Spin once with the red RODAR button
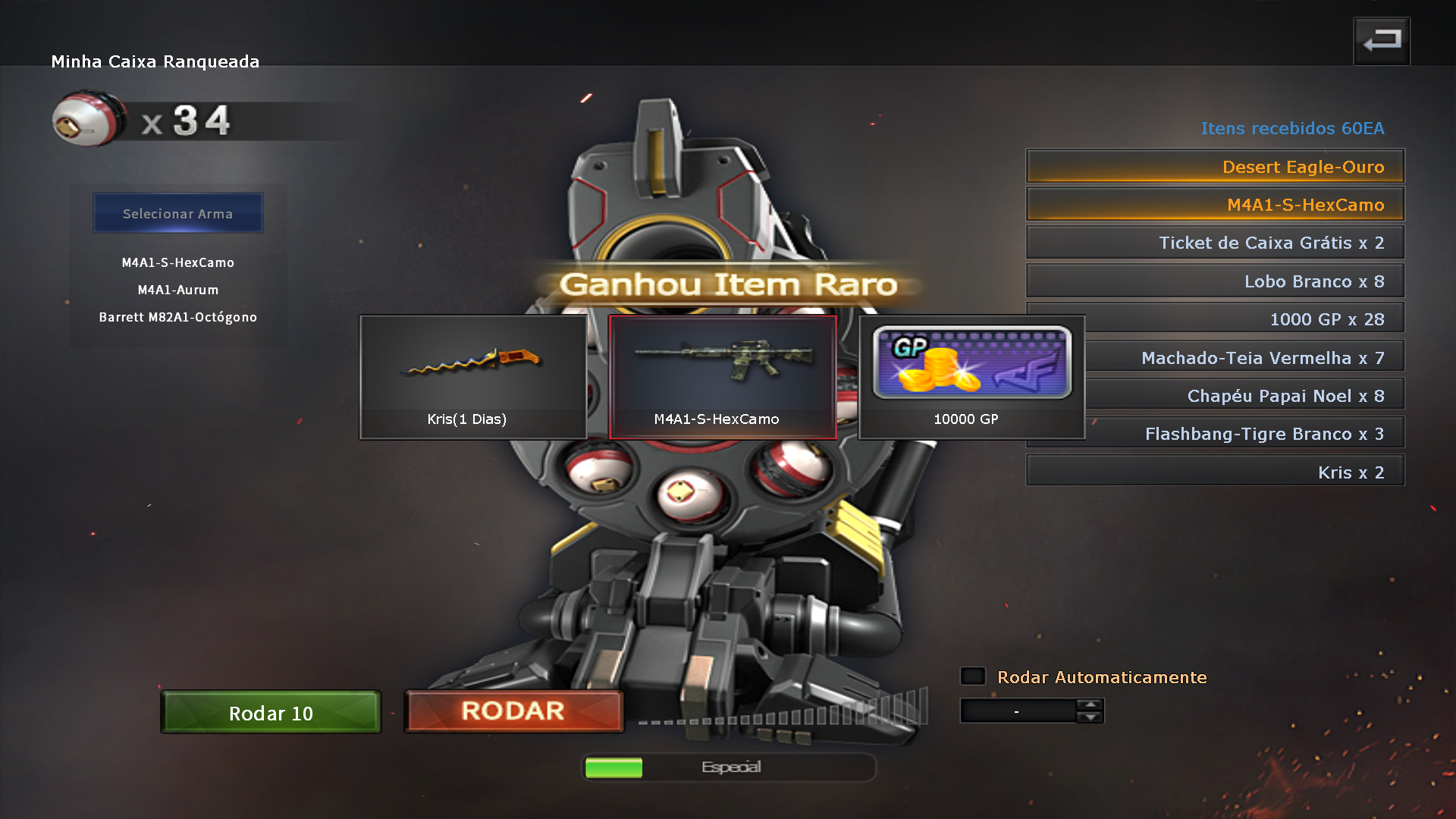The image size is (1456, 819). pyautogui.click(x=513, y=711)
